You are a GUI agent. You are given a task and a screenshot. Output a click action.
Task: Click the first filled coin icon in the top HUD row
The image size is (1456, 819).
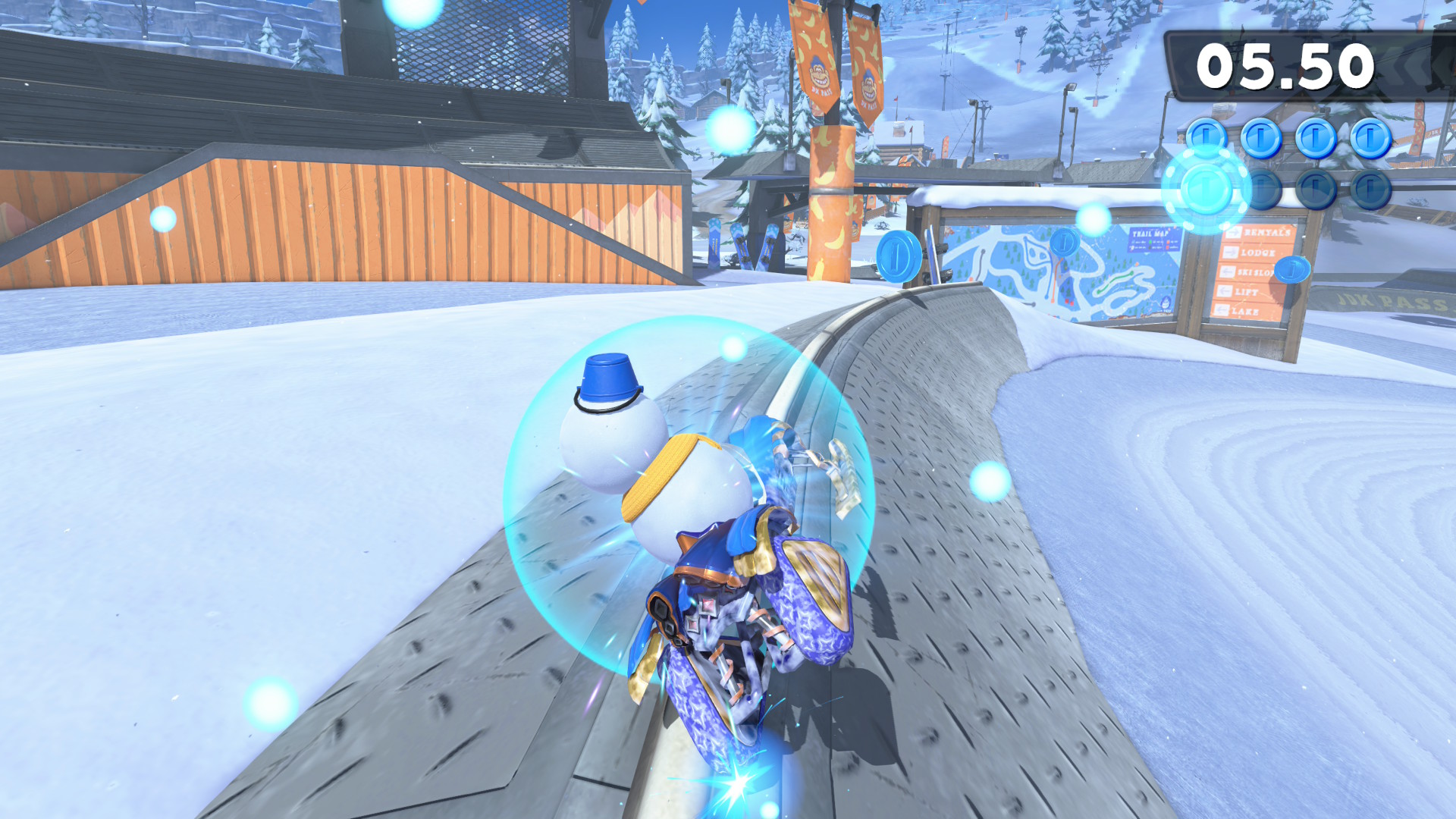[x=1206, y=136]
